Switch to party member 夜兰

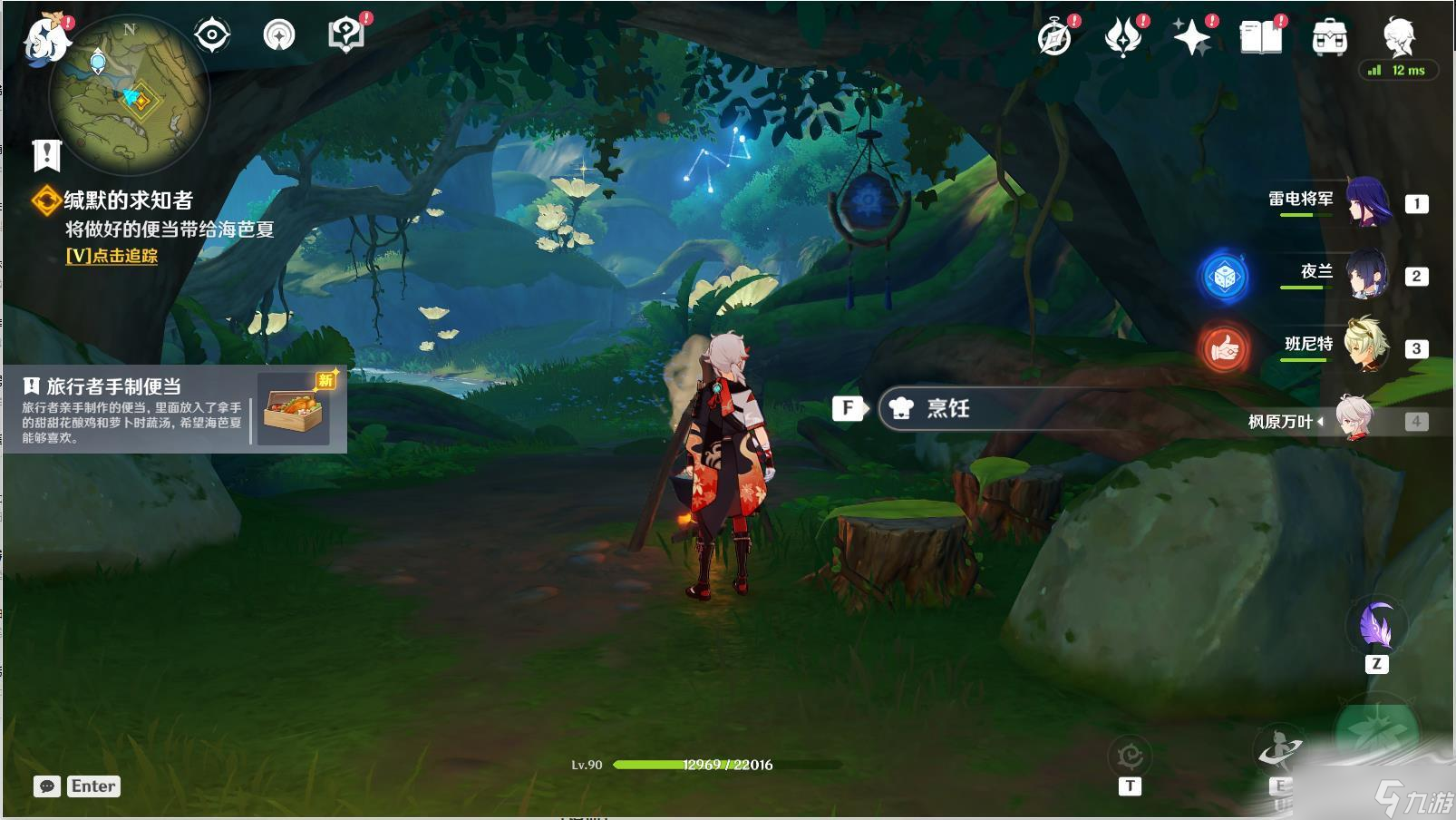click(x=1365, y=275)
